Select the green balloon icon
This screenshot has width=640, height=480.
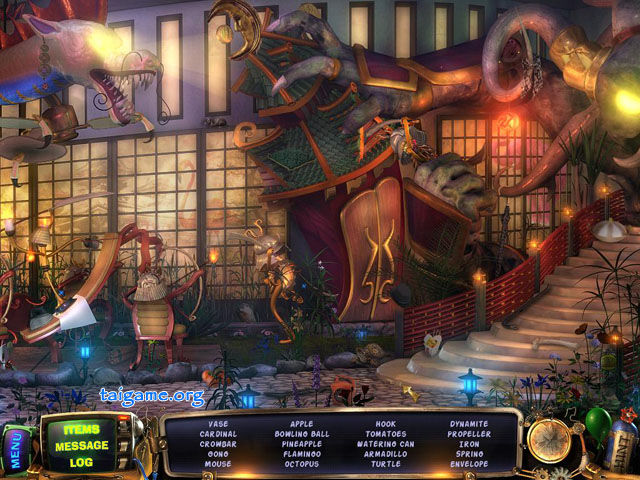coord(597,423)
